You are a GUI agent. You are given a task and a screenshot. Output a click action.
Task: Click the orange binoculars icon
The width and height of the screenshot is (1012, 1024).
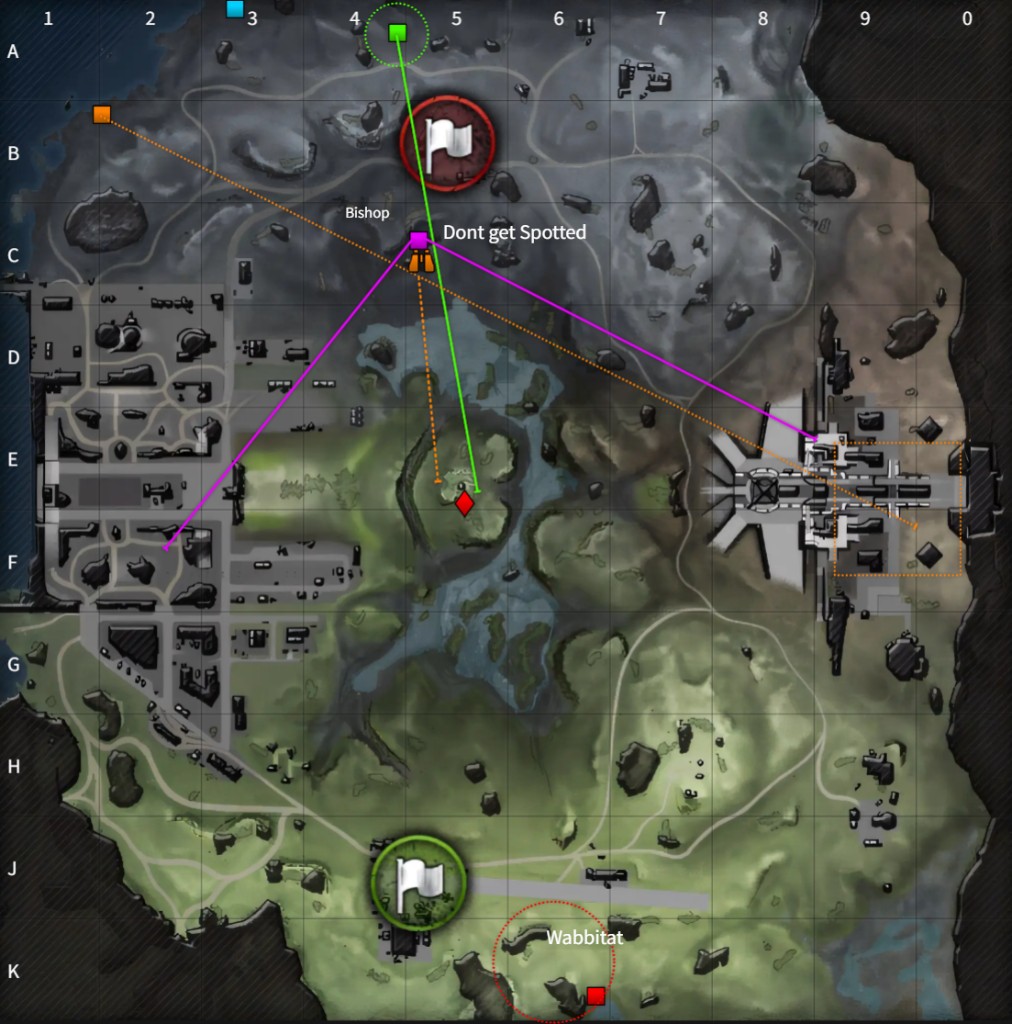(x=421, y=261)
